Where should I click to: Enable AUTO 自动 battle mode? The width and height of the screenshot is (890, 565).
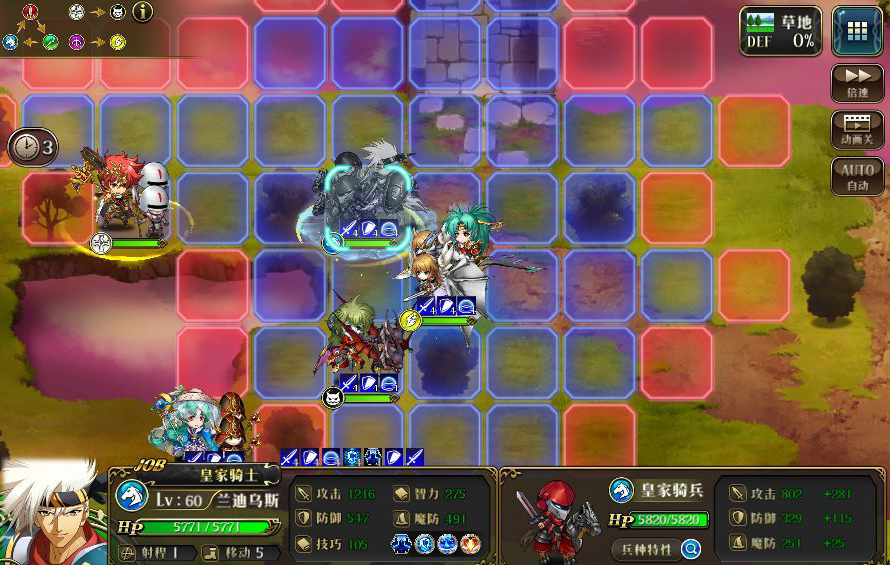point(857,177)
